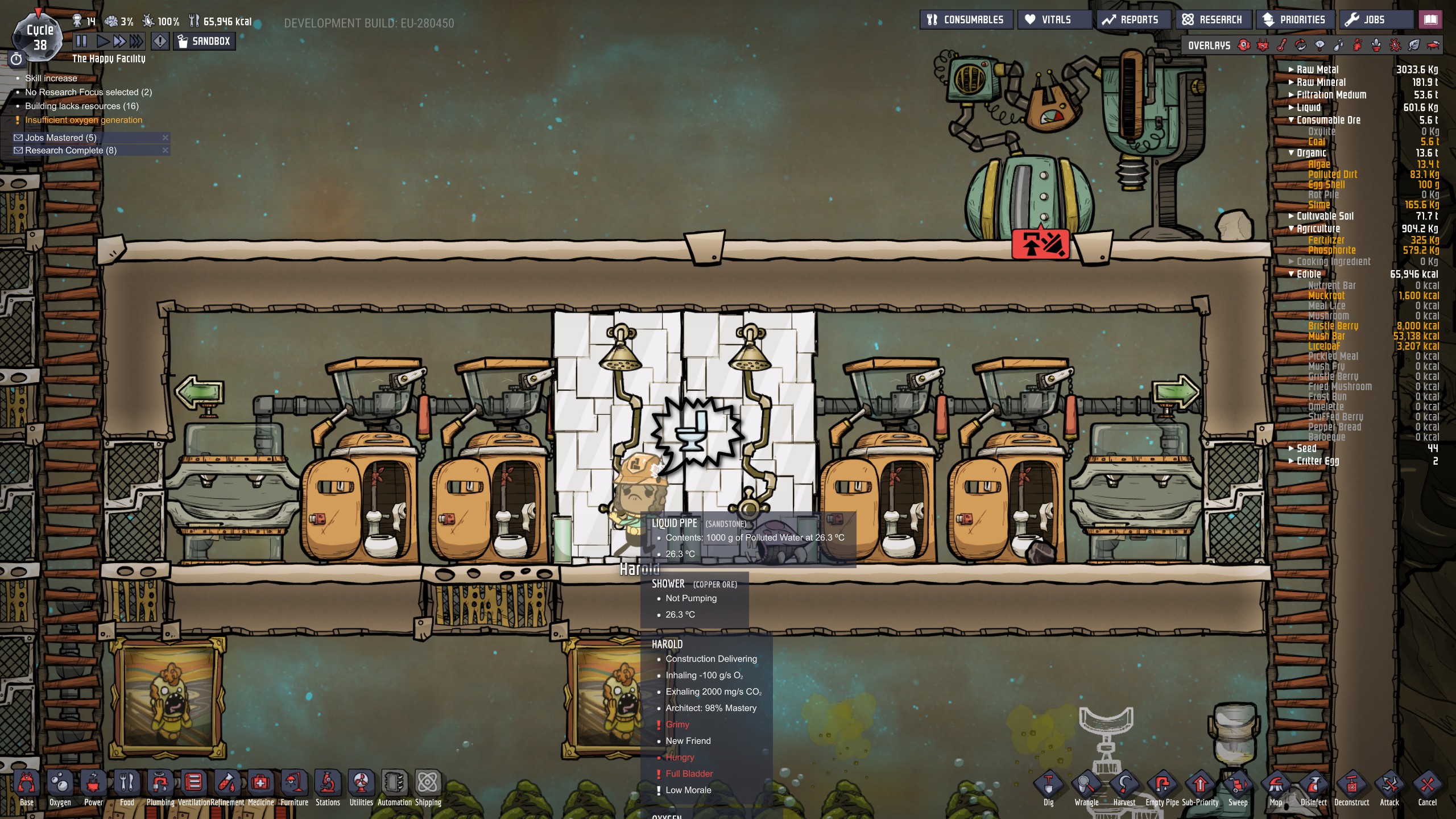Expand the Raw Metal resource category
Viewport: 1456px width, 819px height.
(1290, 69)
